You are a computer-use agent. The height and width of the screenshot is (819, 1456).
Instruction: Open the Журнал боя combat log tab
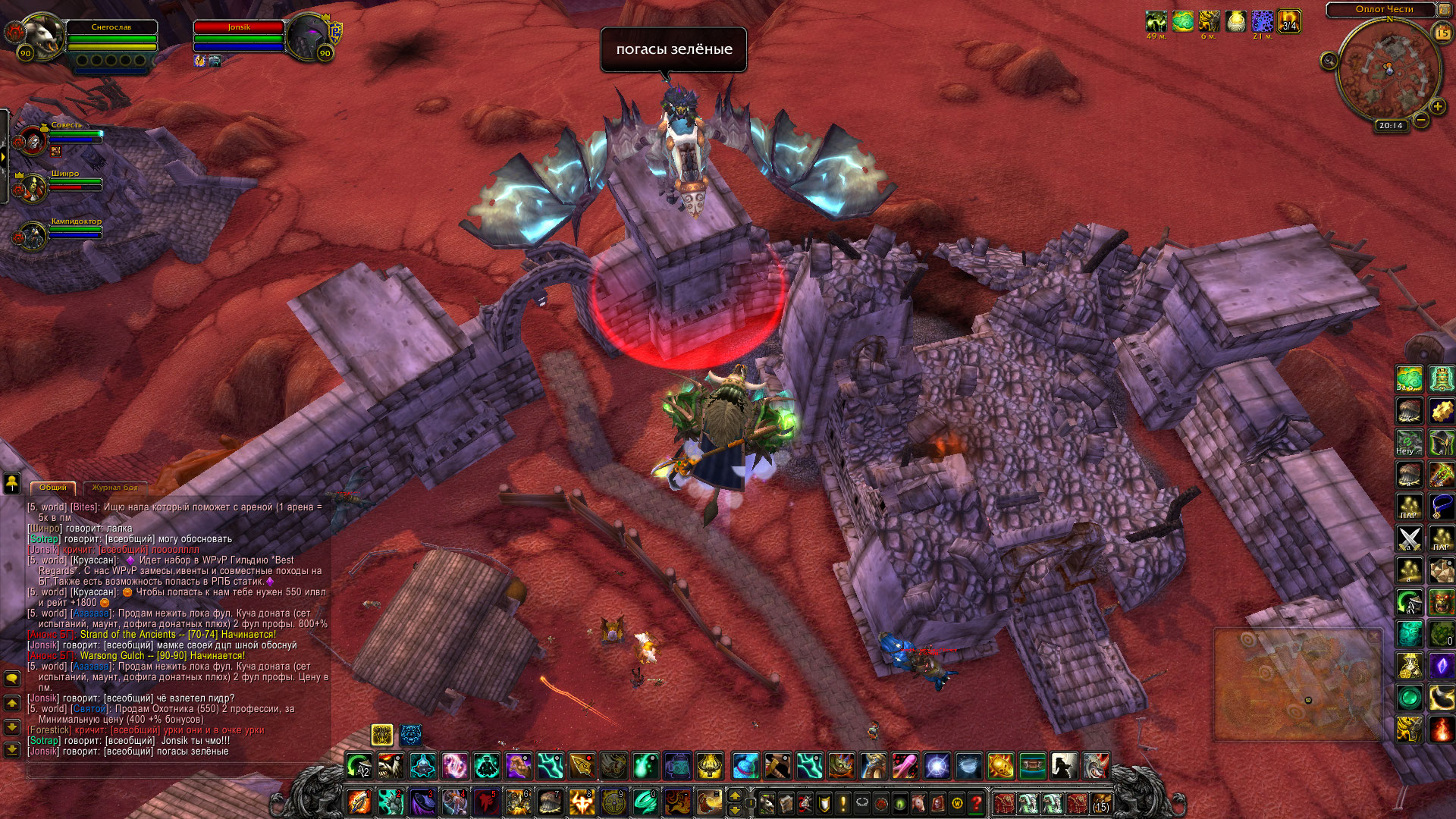click(x=115, y=488)
